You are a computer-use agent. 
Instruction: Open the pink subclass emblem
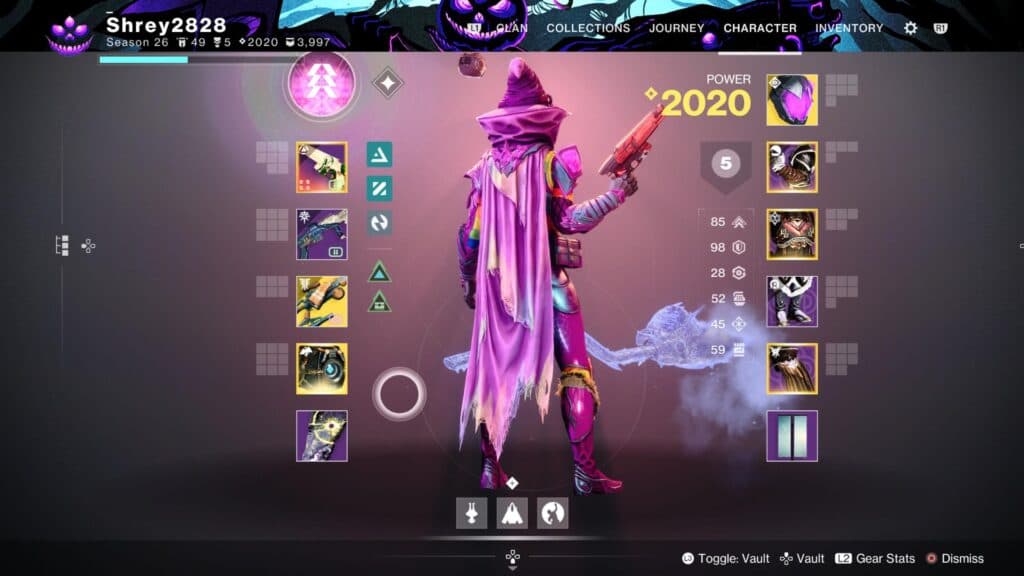click(x=322, y=86)
